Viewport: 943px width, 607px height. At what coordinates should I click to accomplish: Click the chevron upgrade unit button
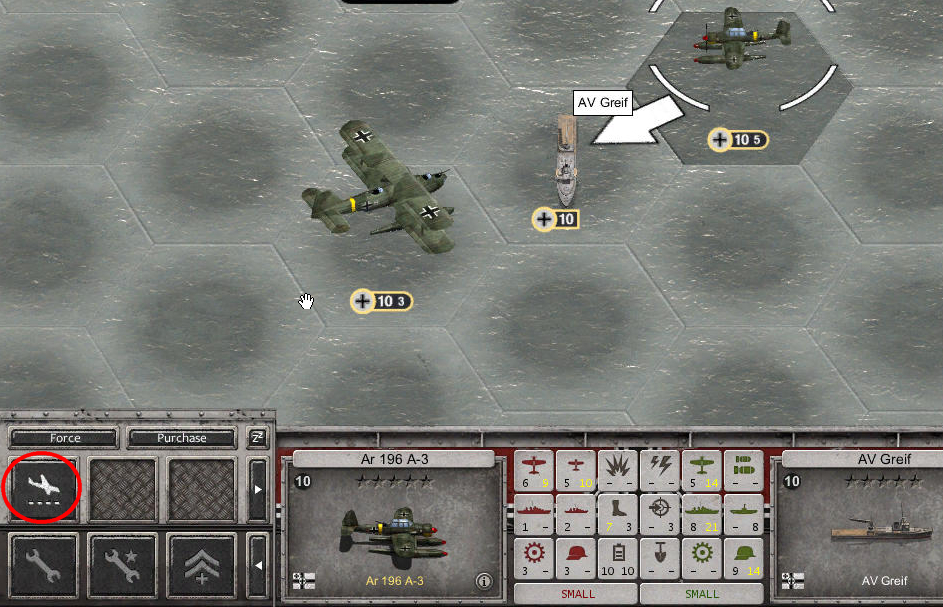pos(201,565)
